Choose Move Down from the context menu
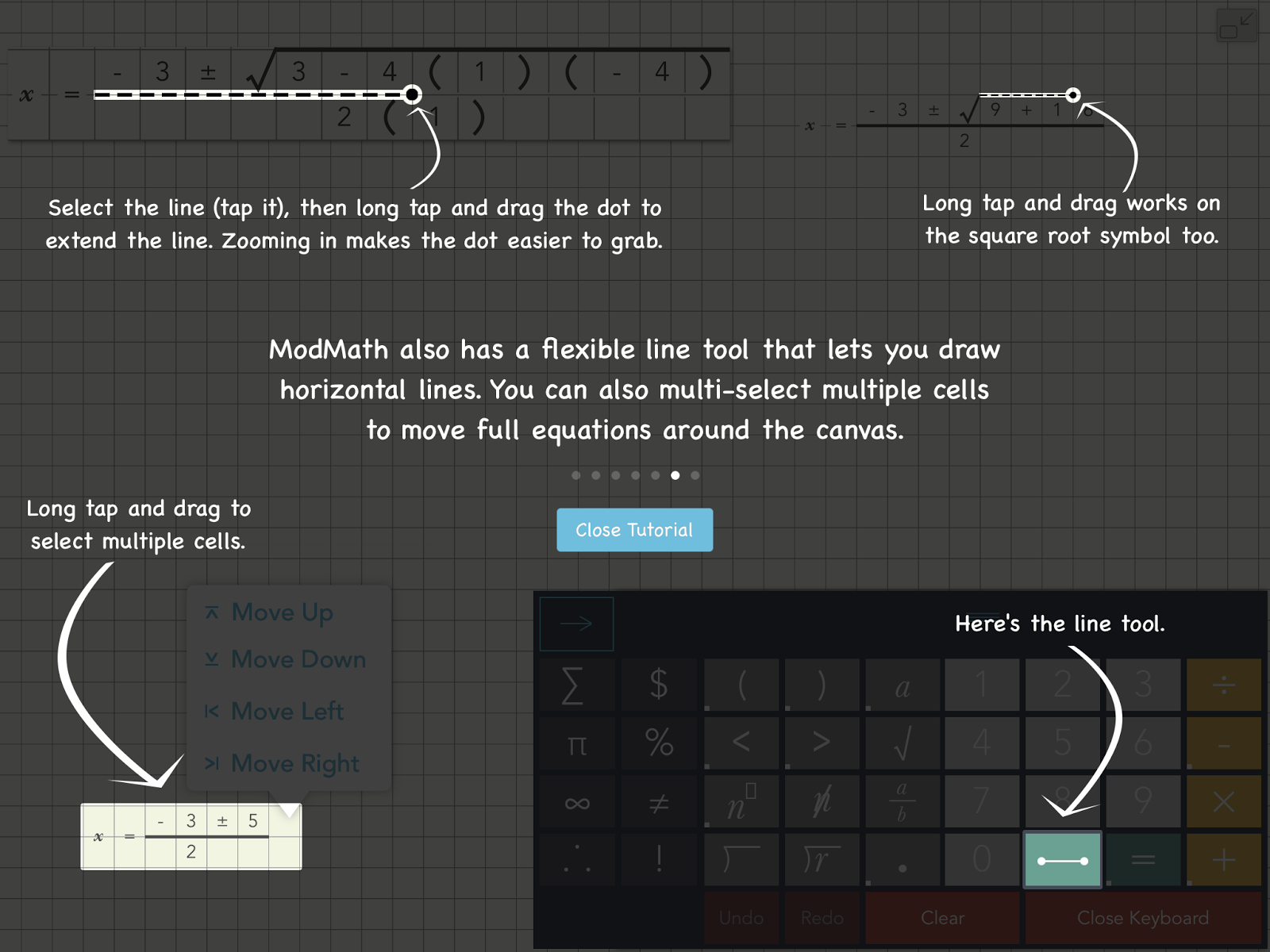The width and height of the screenshot is (1270, 952). pyautogui.click(x=298, y=658)
